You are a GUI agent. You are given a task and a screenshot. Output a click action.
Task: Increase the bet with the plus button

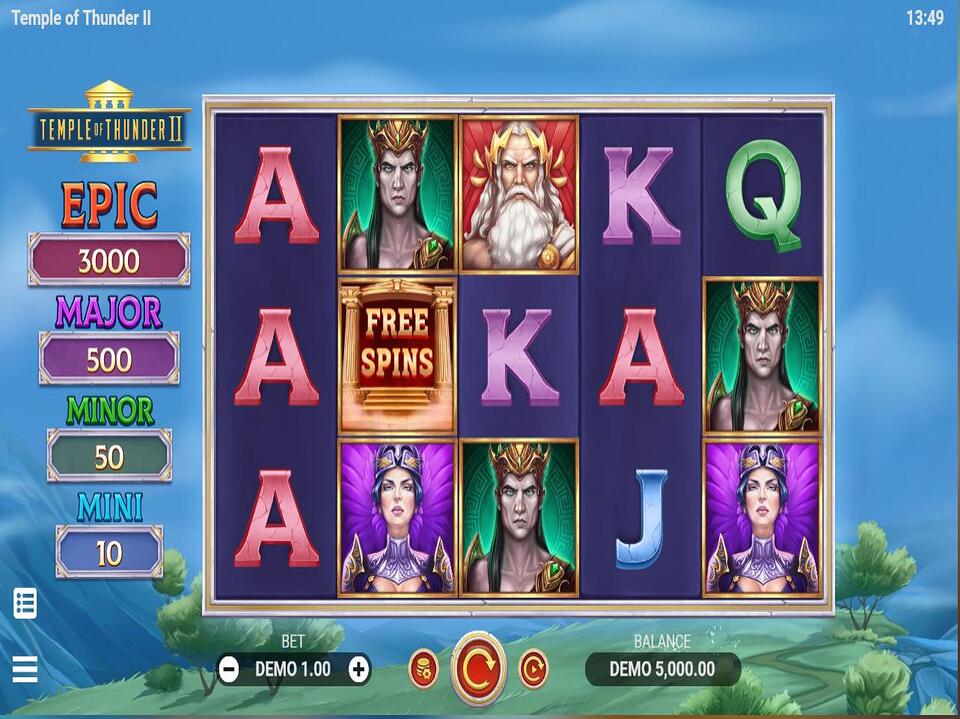[358, 669]
